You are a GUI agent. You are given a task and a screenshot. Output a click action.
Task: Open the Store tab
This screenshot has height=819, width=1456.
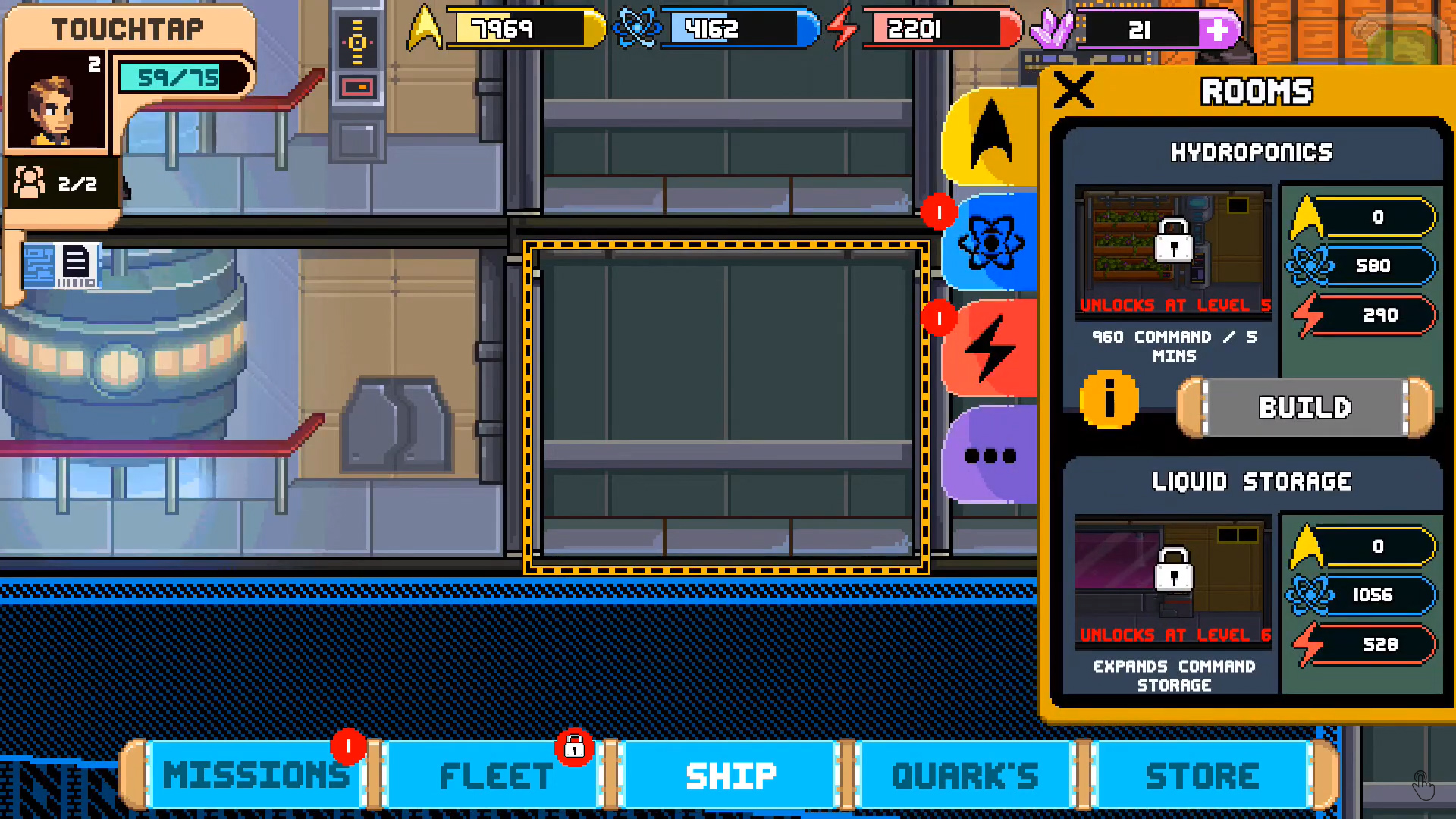pos(1201,774)
